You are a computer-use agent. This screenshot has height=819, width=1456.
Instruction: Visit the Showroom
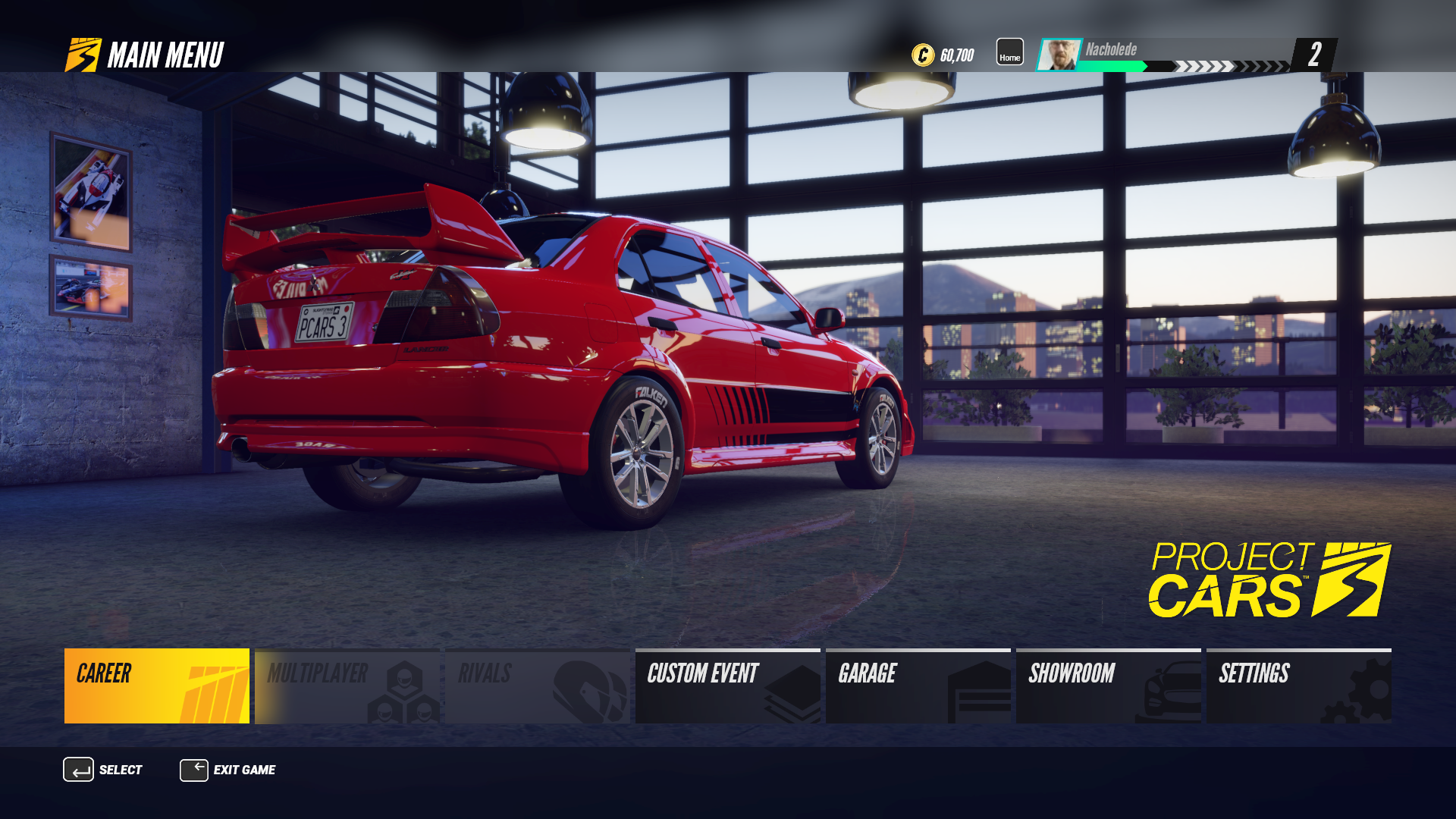(x=1109, y=686)
